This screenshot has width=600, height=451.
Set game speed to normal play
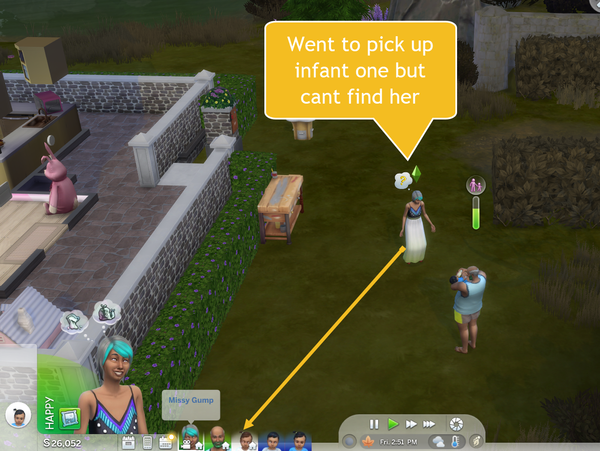coord(393,423)
